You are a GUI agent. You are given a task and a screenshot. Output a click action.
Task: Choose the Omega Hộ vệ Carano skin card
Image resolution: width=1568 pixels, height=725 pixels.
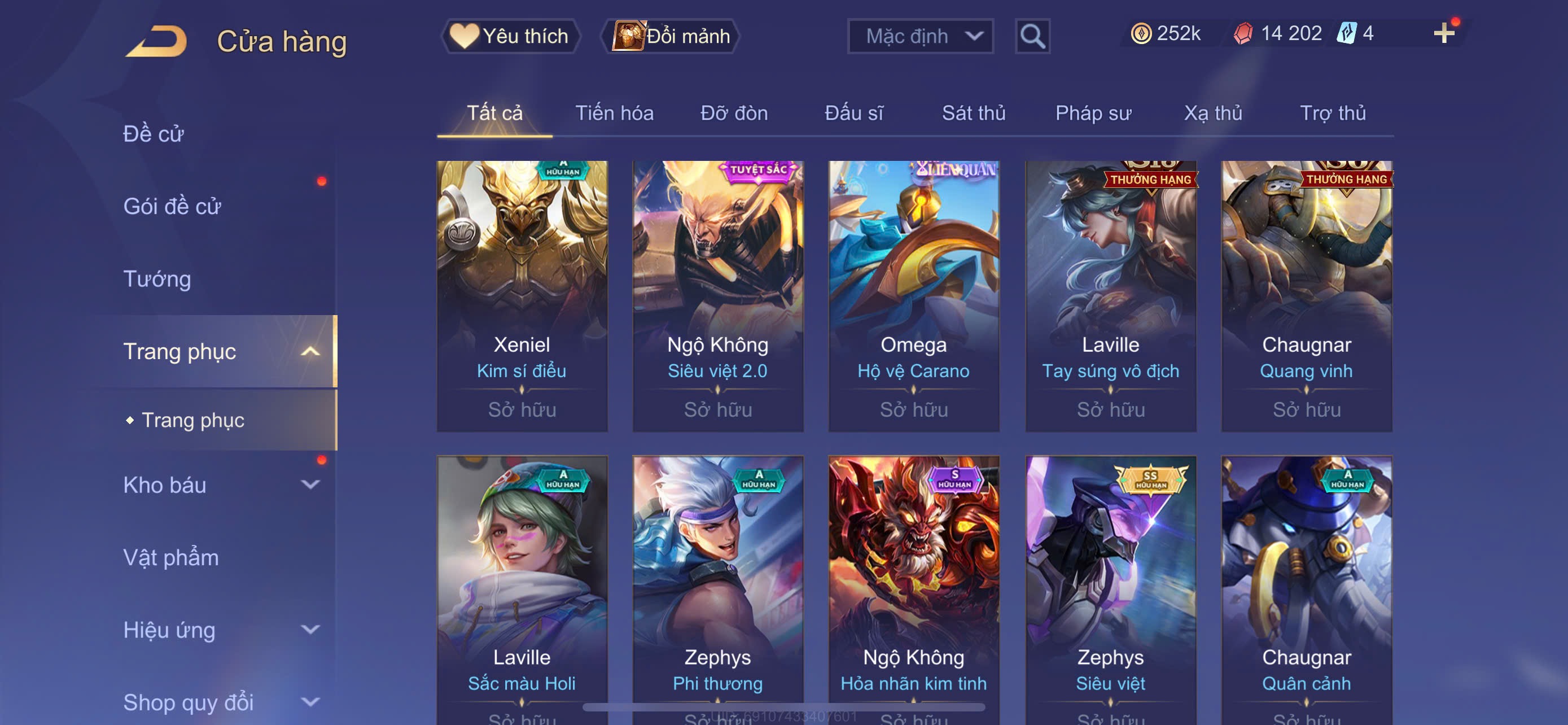click(913, 296)
